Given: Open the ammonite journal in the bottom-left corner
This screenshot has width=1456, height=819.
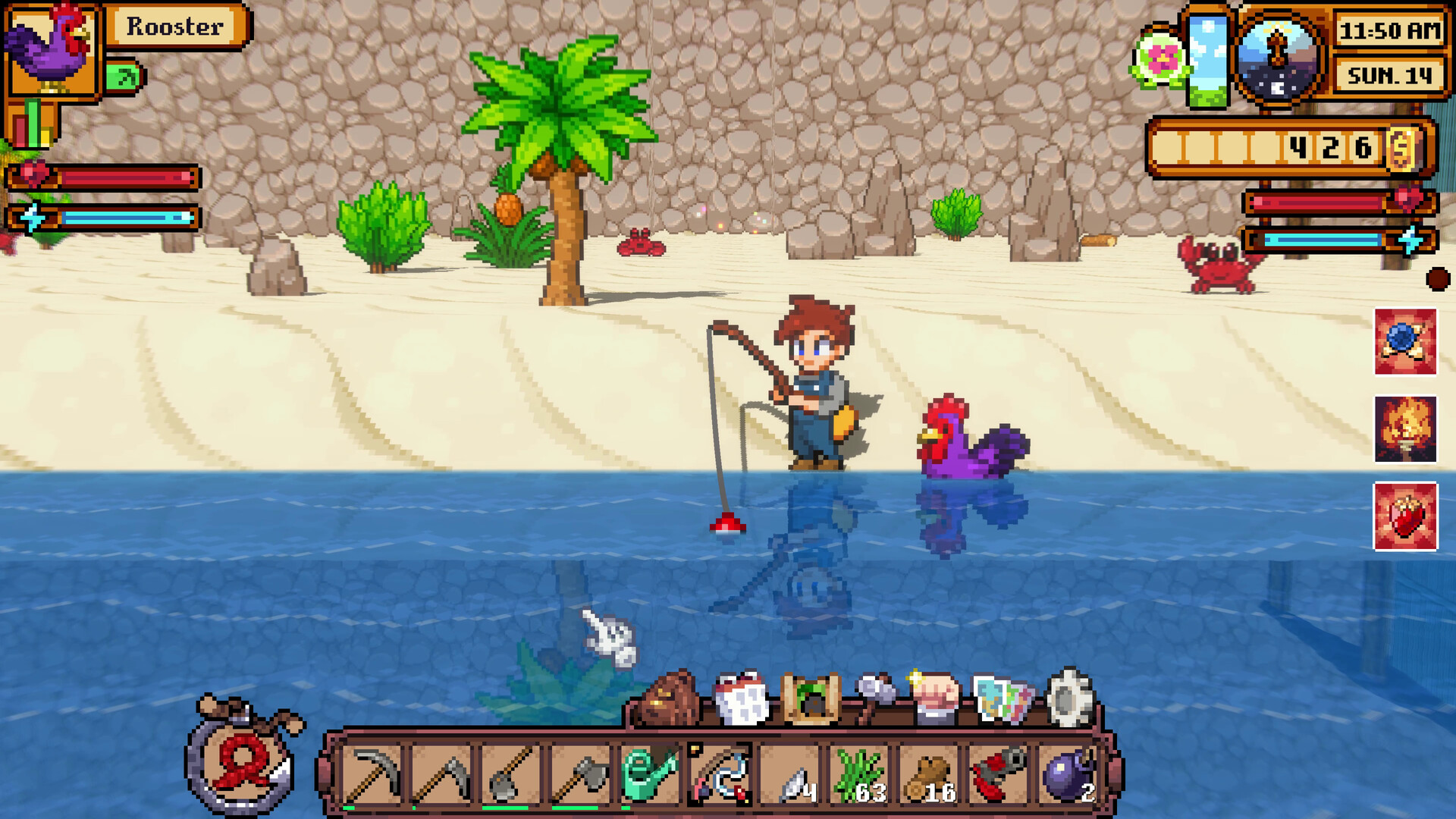Looking at the screenshot, I should [x=239, y=758].
